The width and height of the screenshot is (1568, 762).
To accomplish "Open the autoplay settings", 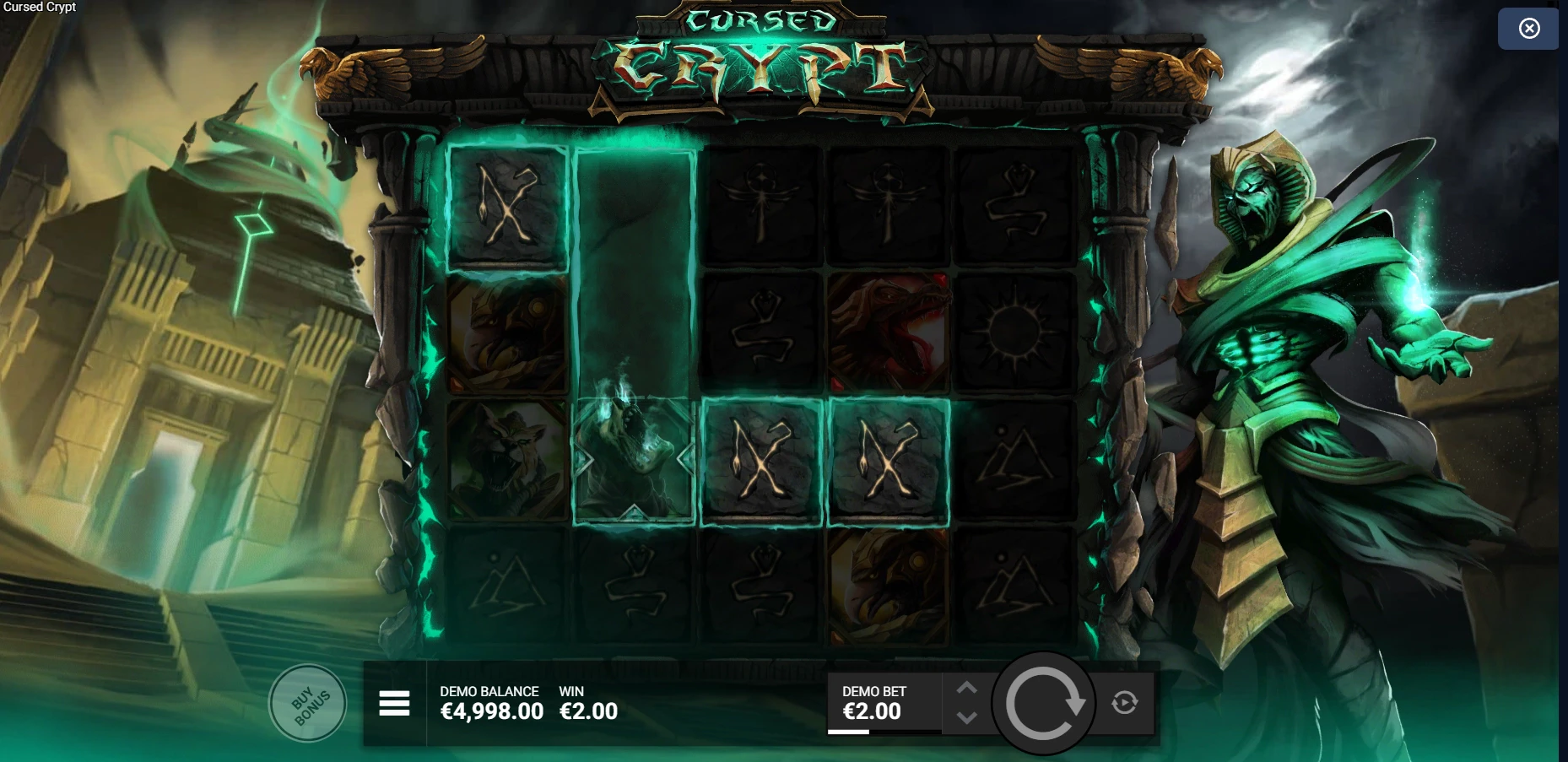I will (x=1124, y=702).
